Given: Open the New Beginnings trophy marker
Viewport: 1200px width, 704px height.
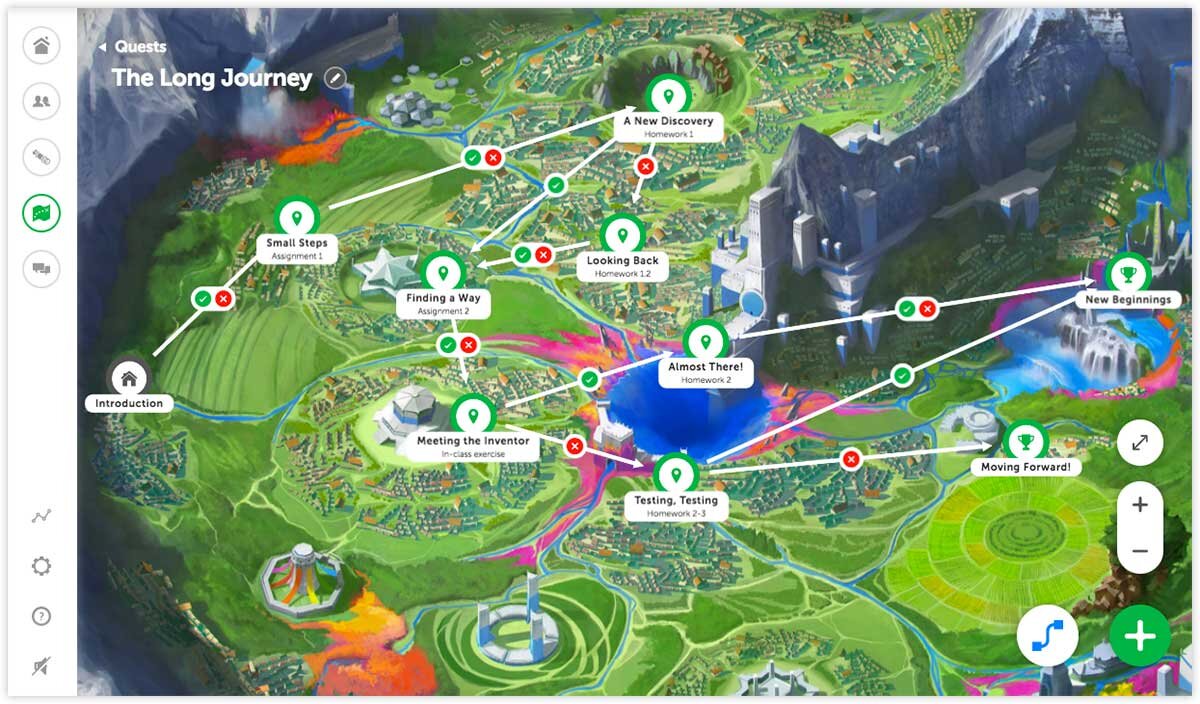Looking at the screenshot, I should coord(1127,274).
